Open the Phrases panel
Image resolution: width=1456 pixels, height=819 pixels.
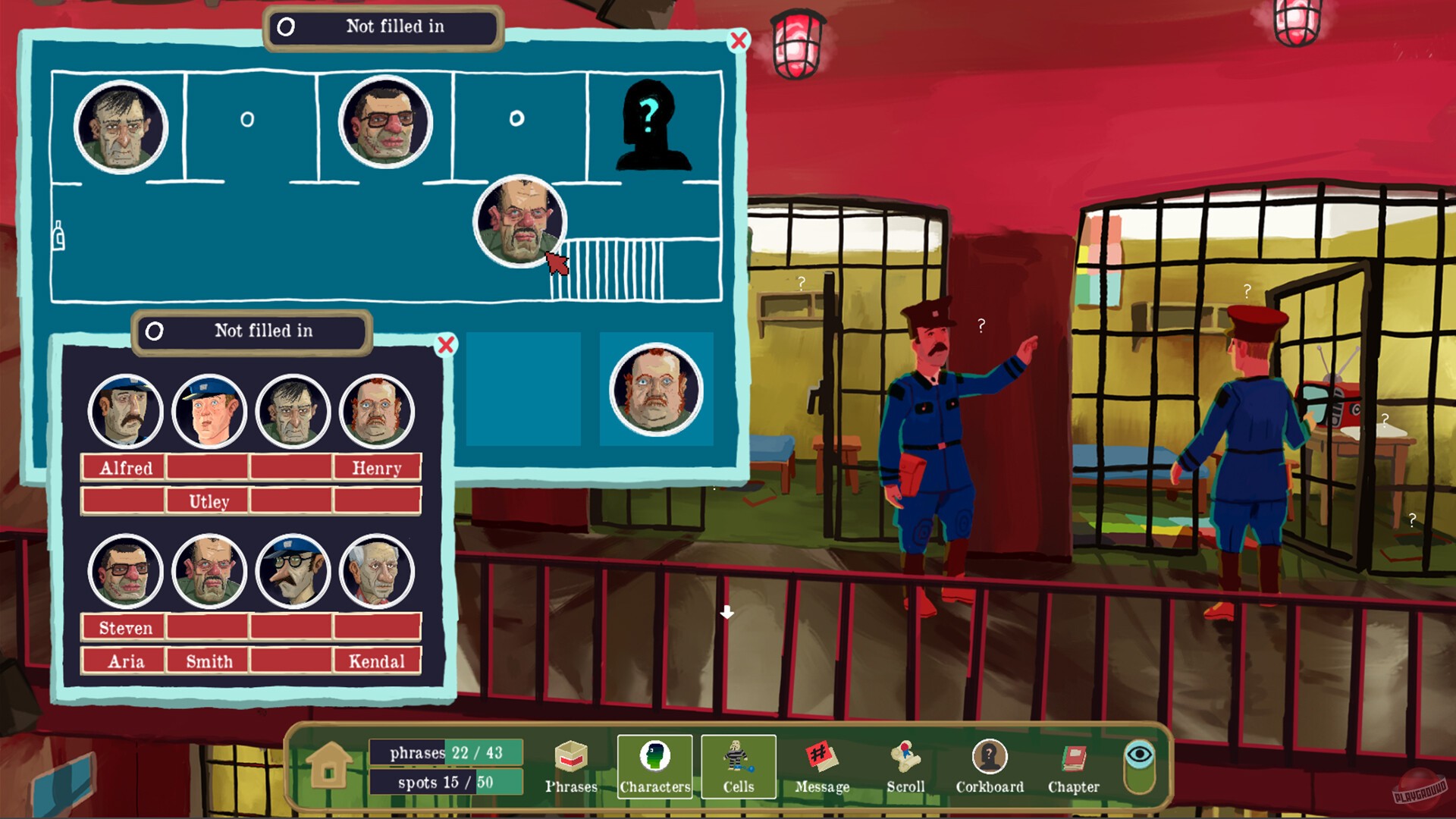(571, 758)
